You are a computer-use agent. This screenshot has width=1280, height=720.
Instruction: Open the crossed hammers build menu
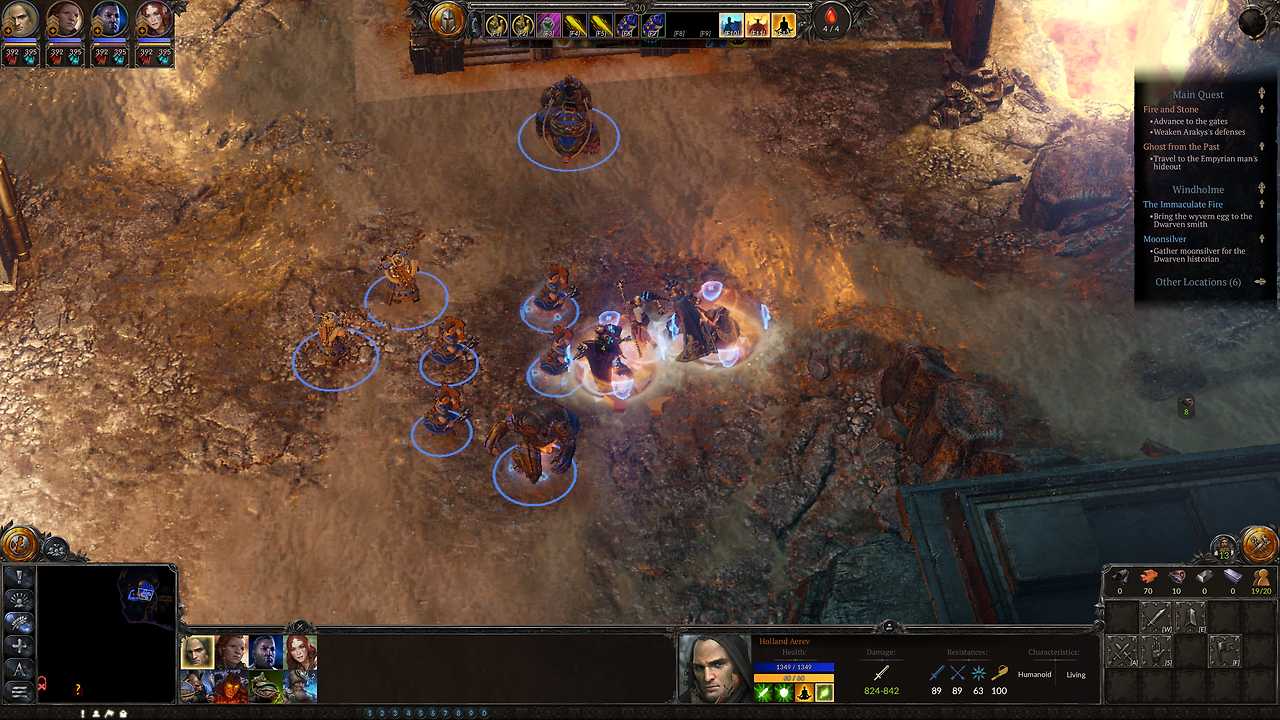1258,545
